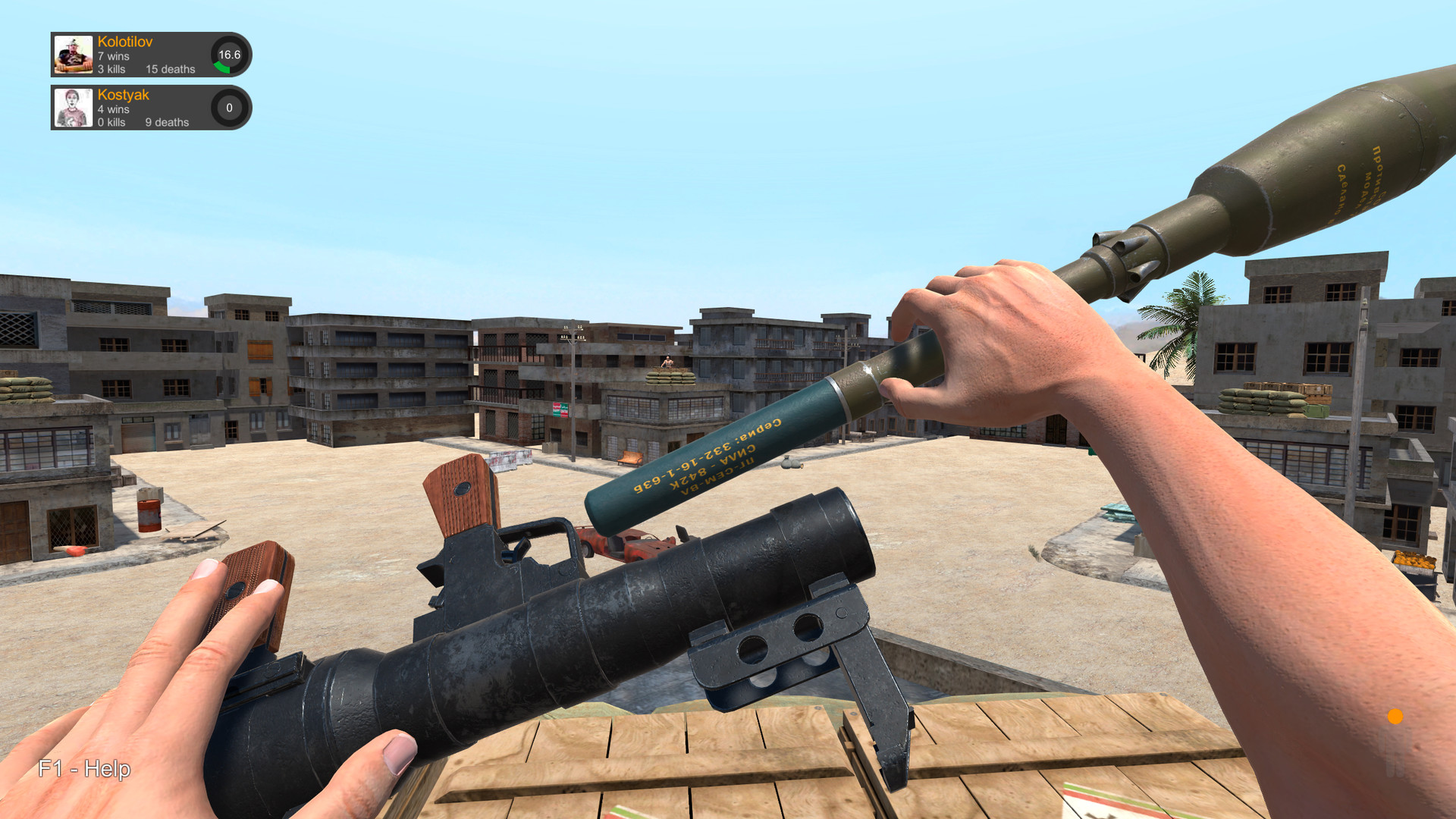This screenshot has height=819, width=1456.
Task: Click the orange player marker dot
Action: [x=1395, y=716]
